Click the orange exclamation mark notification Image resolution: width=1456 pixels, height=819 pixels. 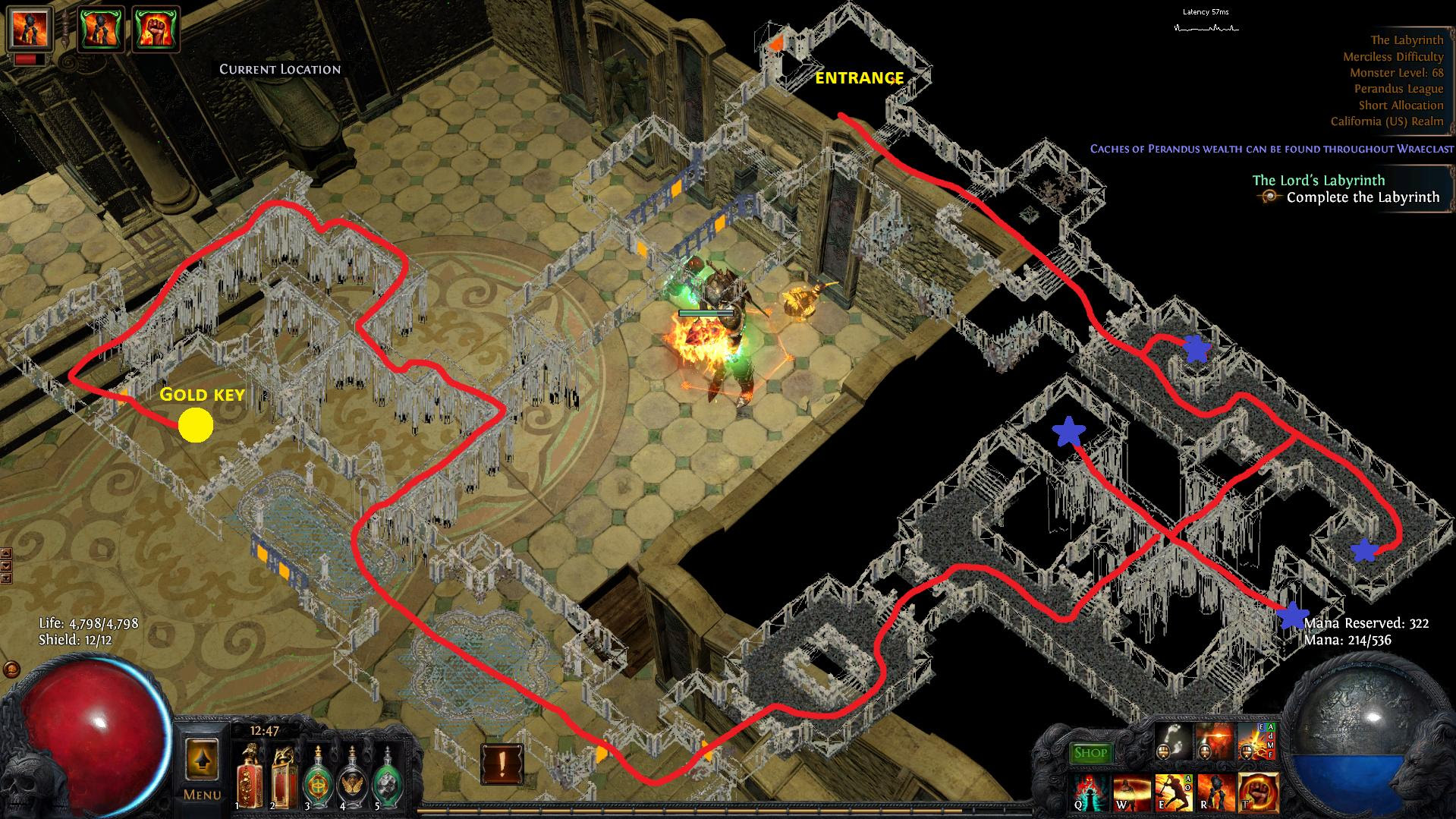coord(502,764)
